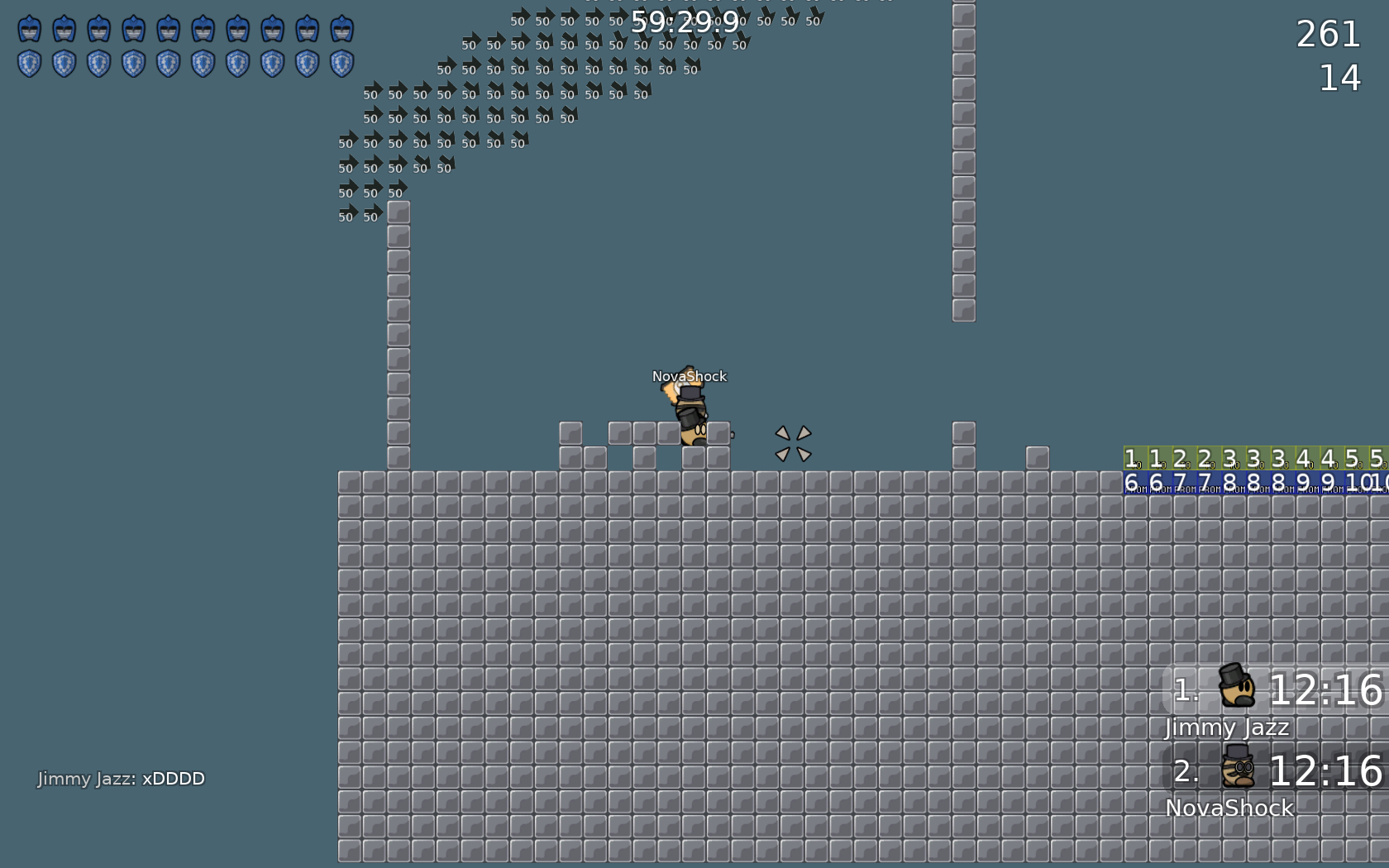Select the first blue helmet icon top-left
This screenshot has width=1389, height=868.
30,27
